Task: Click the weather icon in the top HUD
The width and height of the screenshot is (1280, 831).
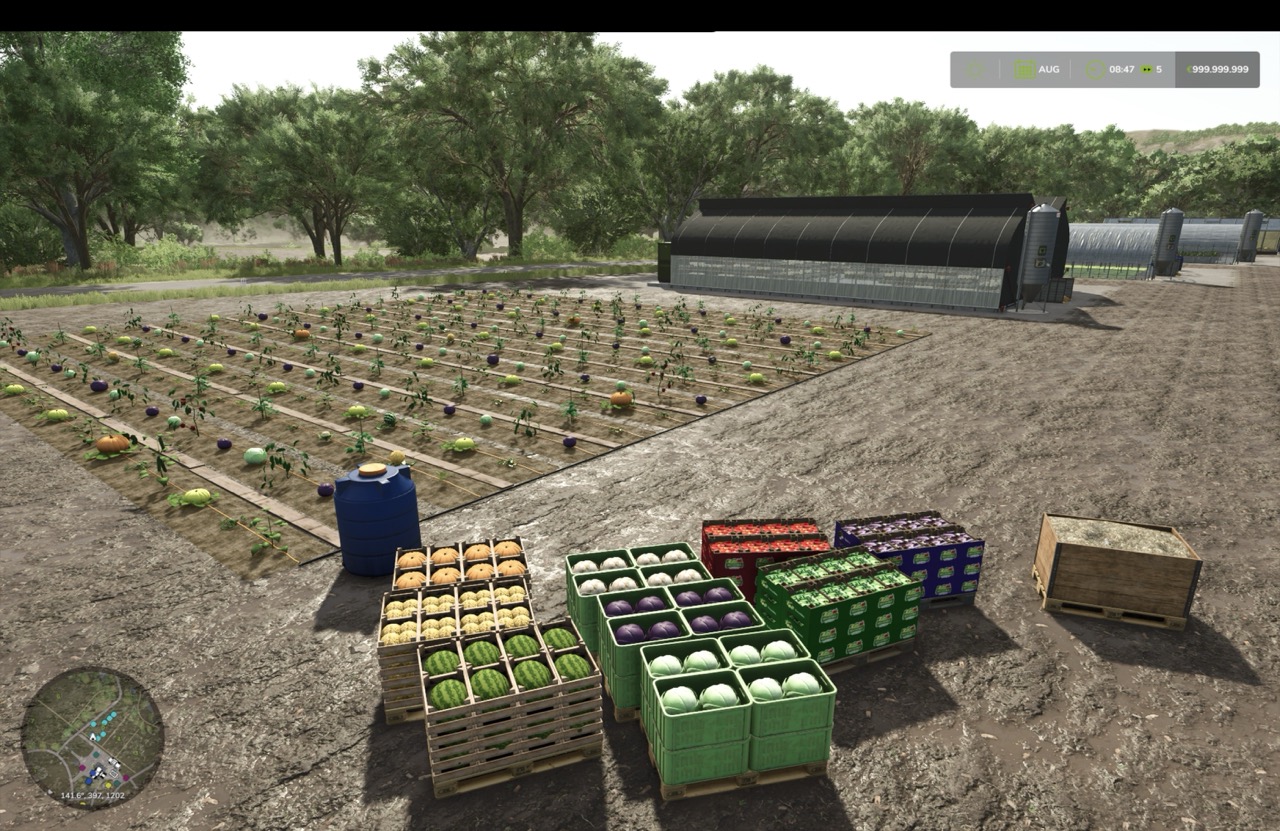Action: click(975, 69)
